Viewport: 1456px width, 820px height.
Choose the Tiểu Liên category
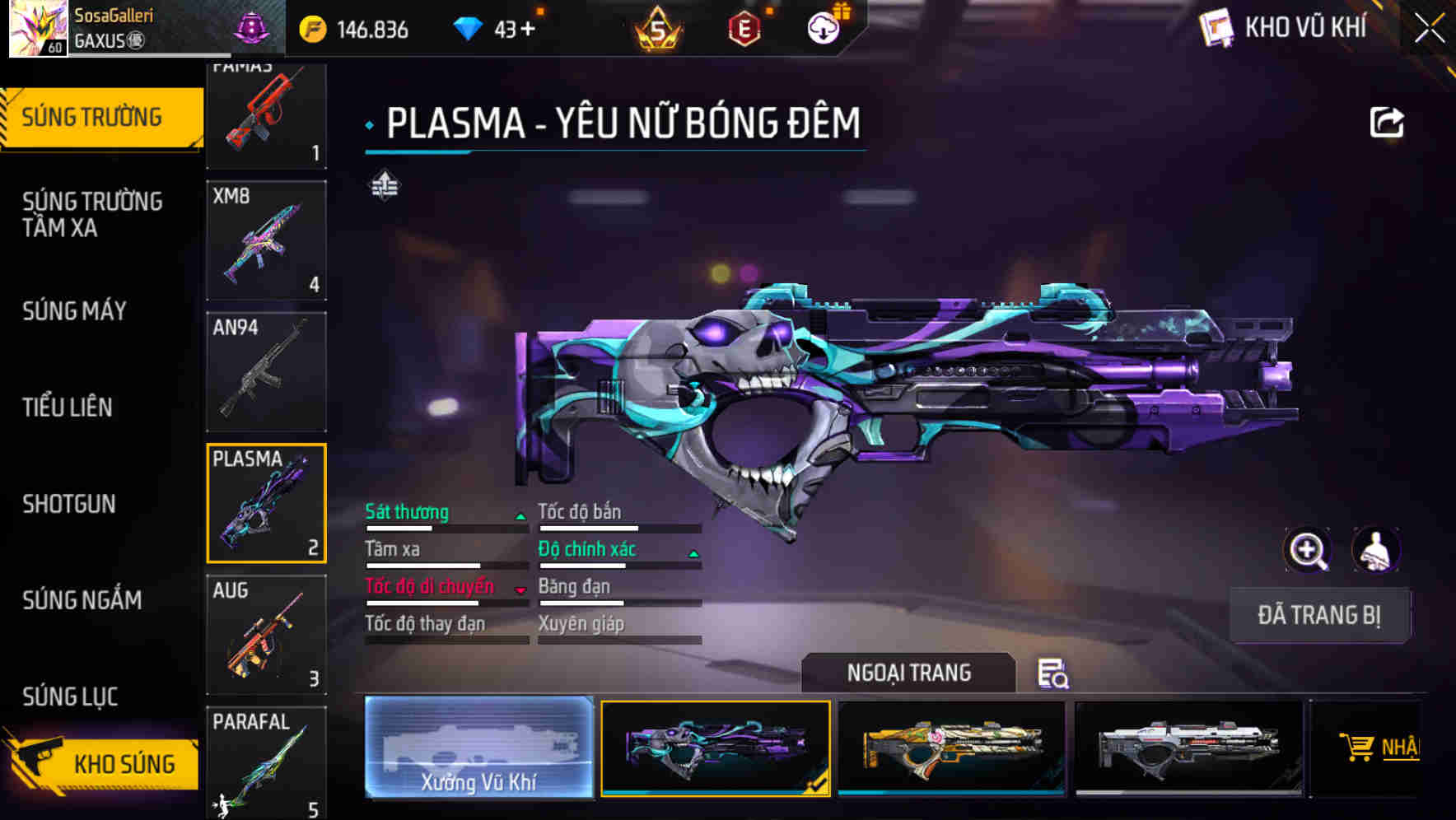click(68, 407)
